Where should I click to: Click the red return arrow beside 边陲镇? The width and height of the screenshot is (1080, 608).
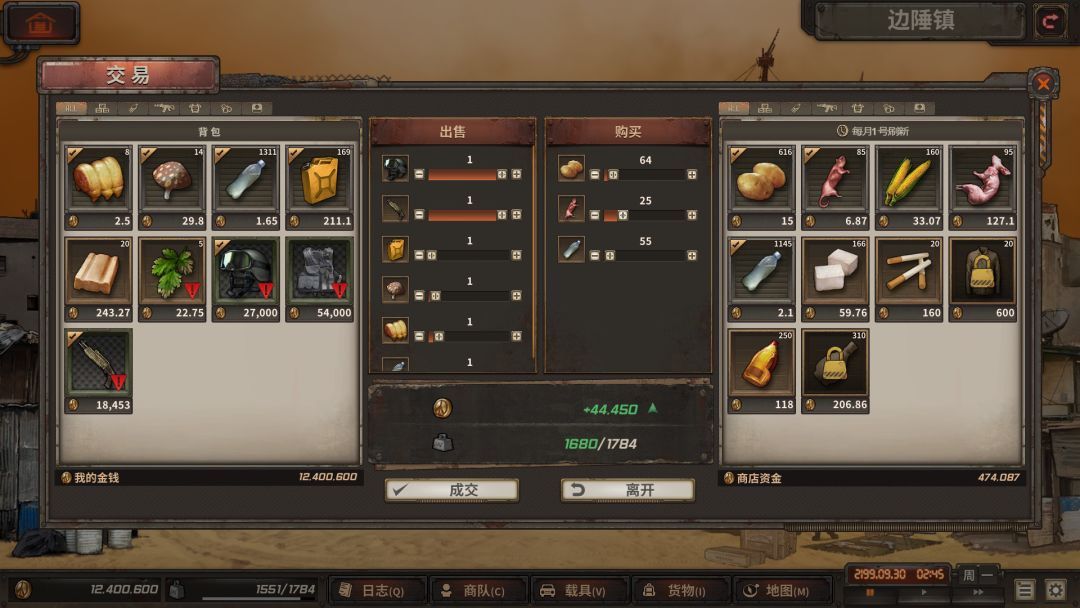coord(1050,20)
